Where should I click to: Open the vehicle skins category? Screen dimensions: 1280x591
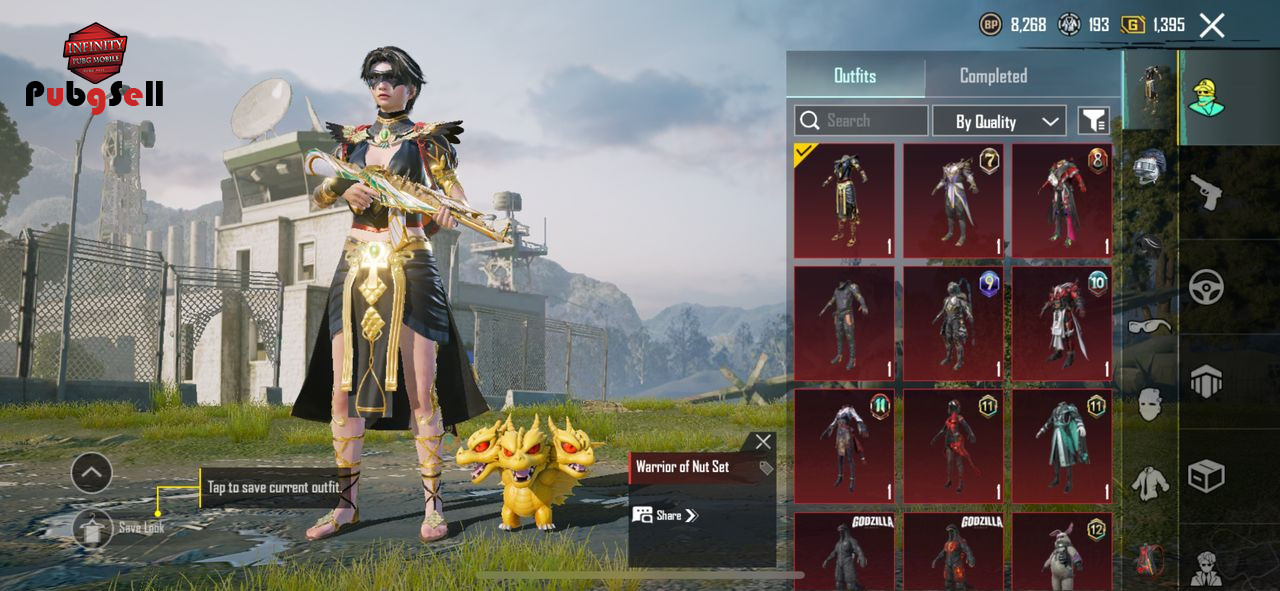[x=1206, y=287]
